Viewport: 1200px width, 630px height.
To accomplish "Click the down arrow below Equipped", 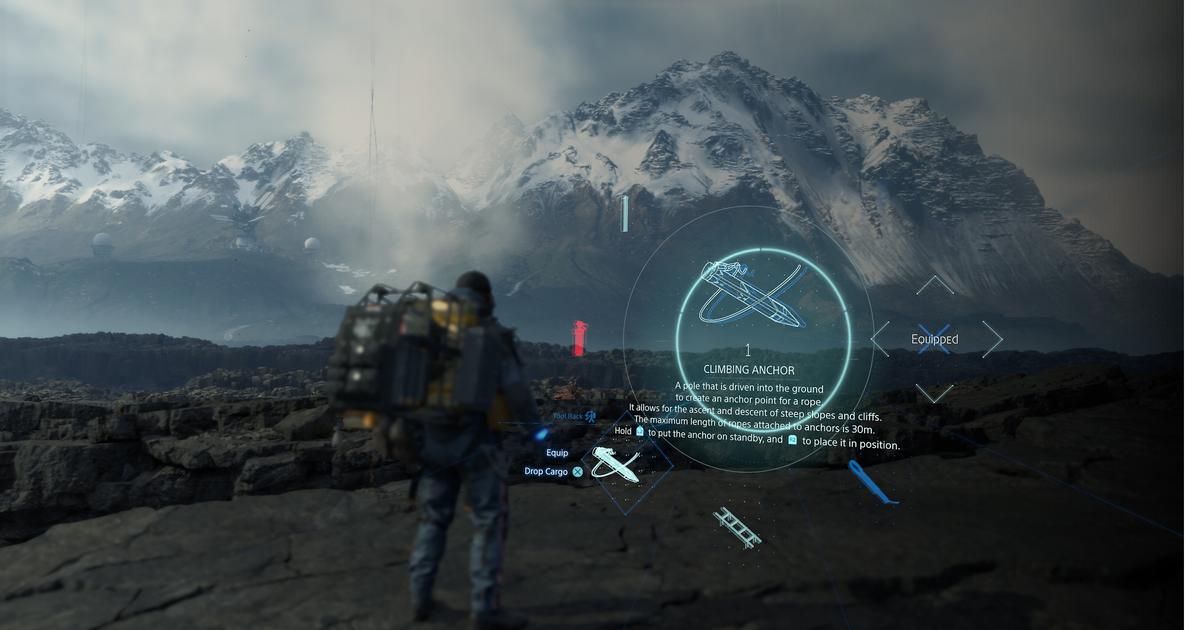I will coord(935,393).
